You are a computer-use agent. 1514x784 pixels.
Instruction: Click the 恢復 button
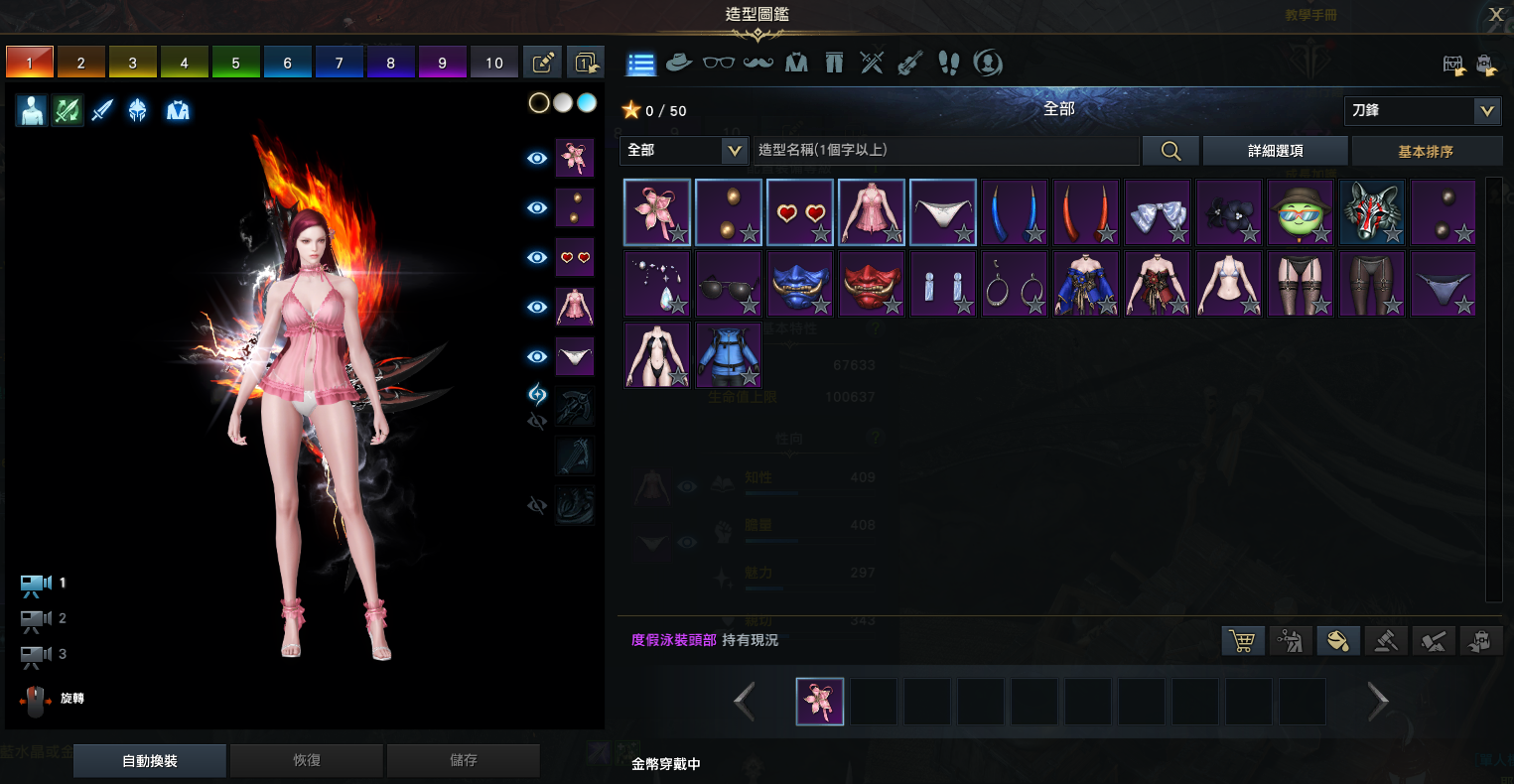pos(306,760)
